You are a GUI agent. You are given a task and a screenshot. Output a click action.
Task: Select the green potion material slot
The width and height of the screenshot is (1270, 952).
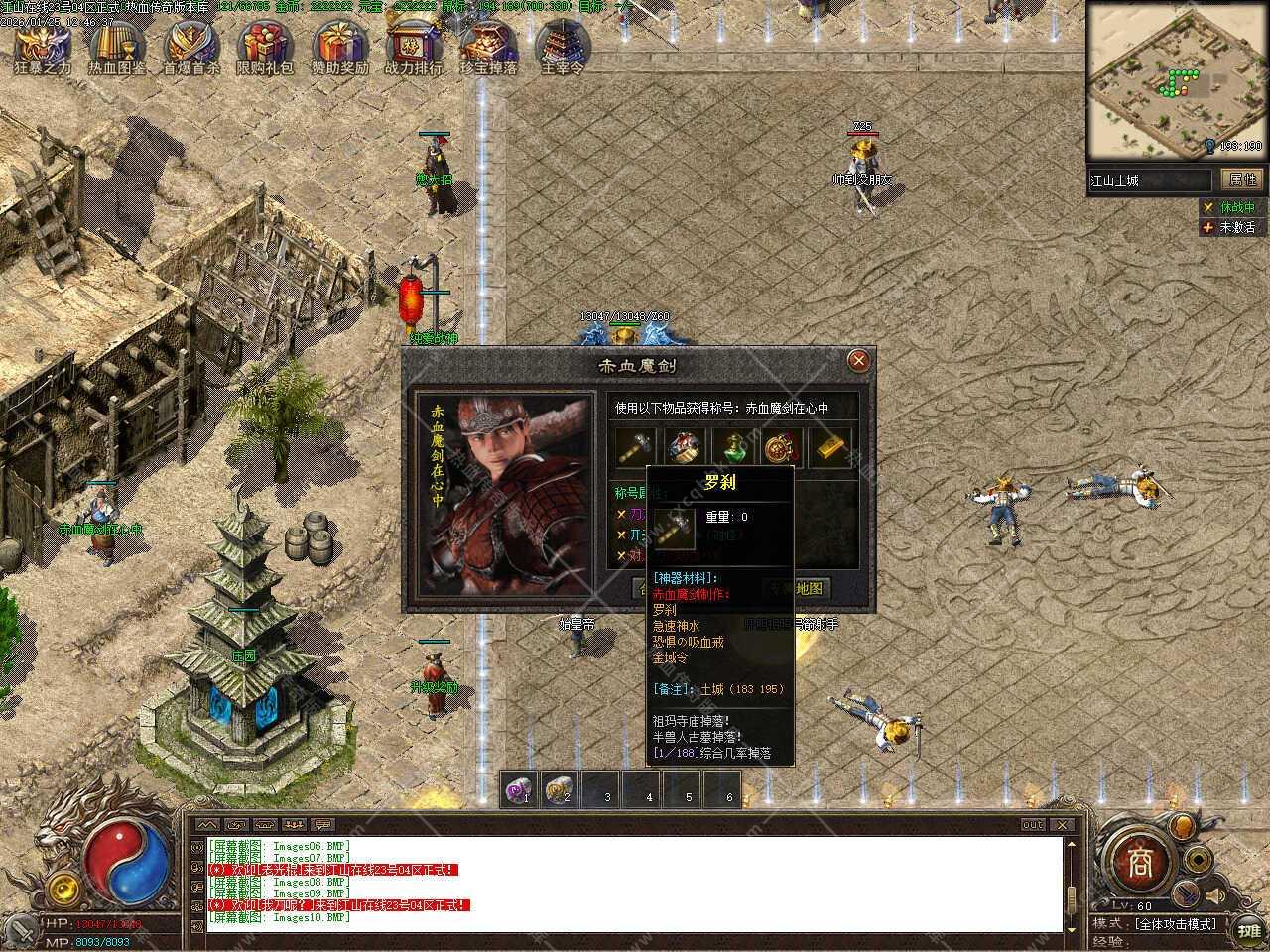[x=734, y=447]
